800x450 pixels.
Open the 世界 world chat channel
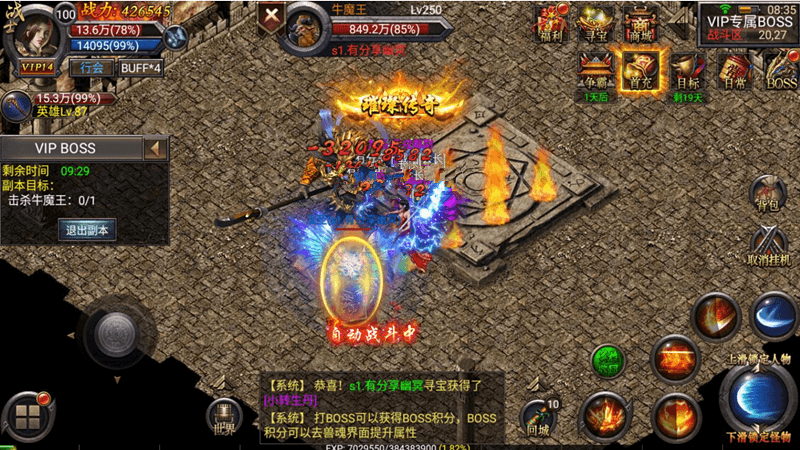(224, 416)
